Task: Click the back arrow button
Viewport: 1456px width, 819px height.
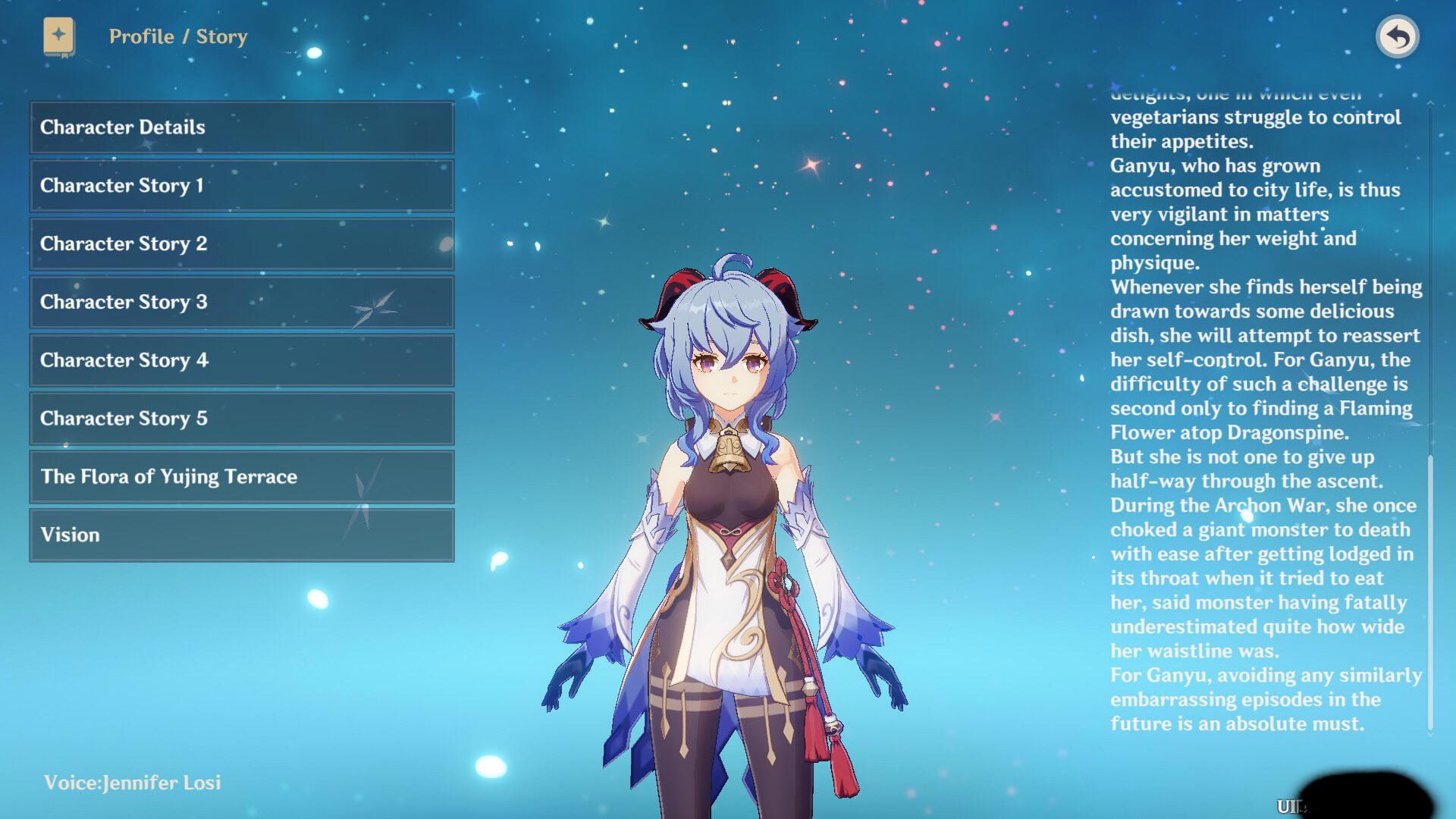Action: (x=1397, y=36)
